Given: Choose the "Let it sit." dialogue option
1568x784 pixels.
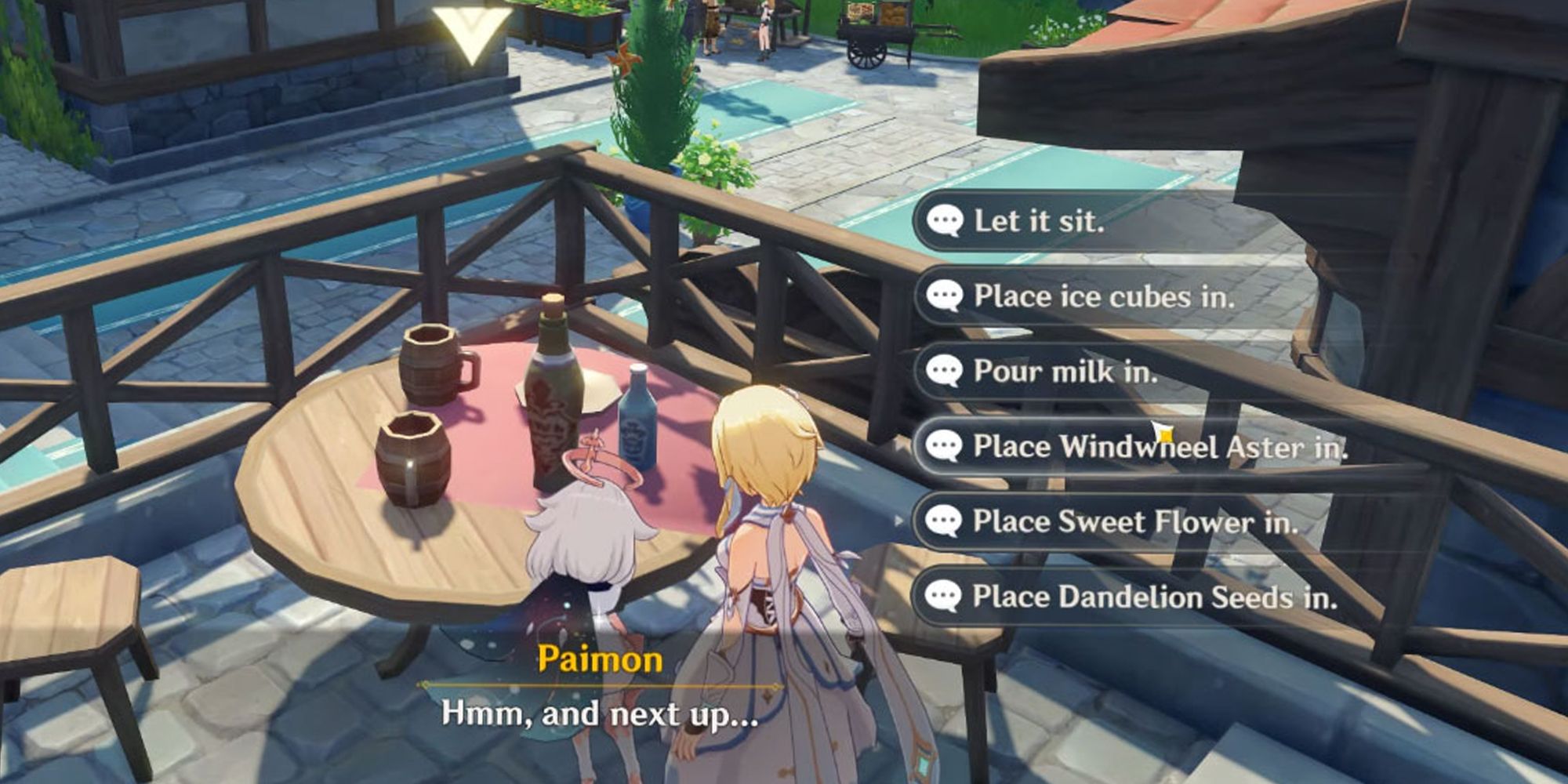Looking at the screenshot, I should coord(1039,221).
